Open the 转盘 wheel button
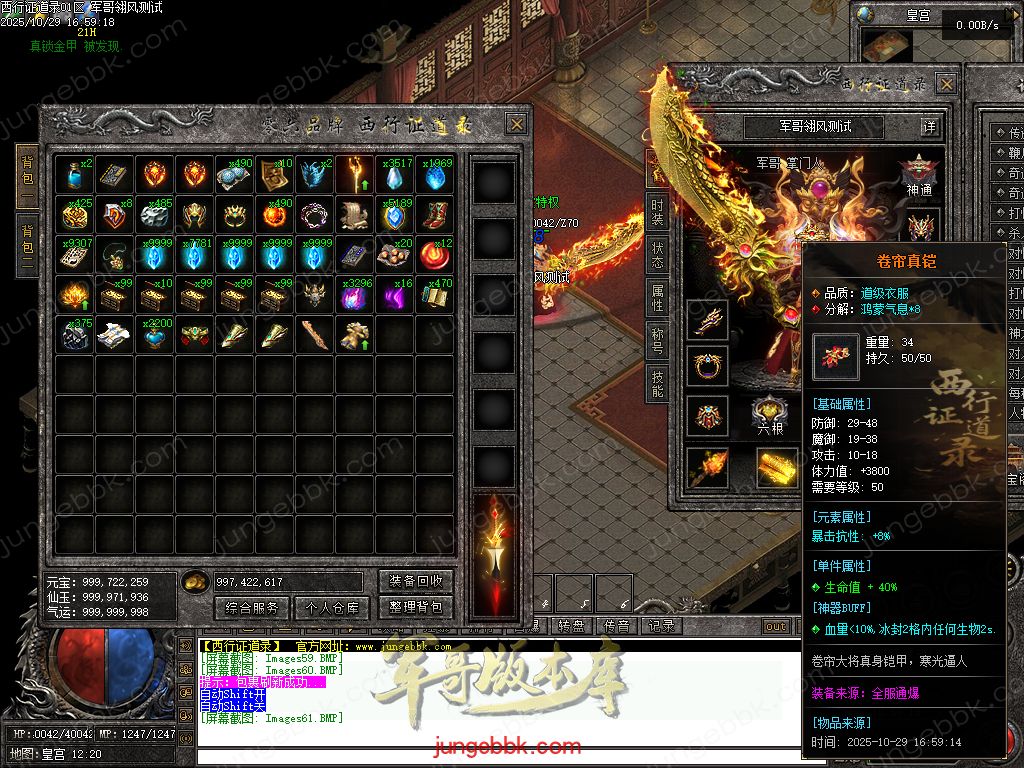Image resolution: width=1024 pixels, height=768 pixels. (x=571, y=626)
